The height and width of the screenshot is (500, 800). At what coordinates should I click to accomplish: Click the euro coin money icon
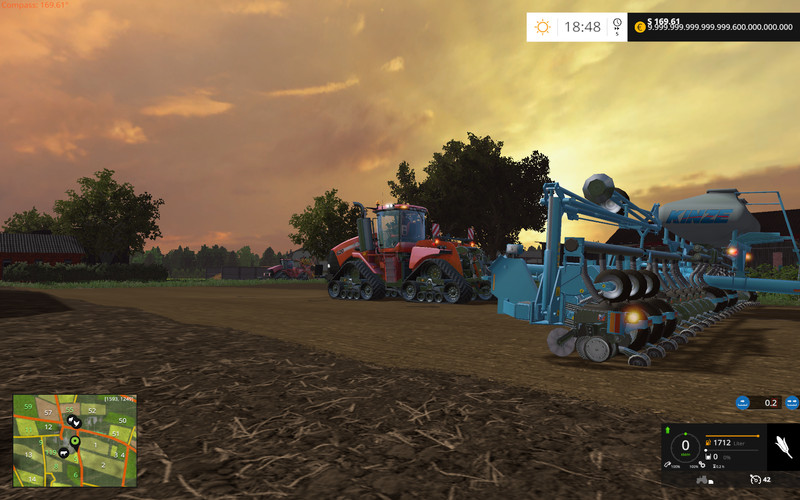click(638, 27)
